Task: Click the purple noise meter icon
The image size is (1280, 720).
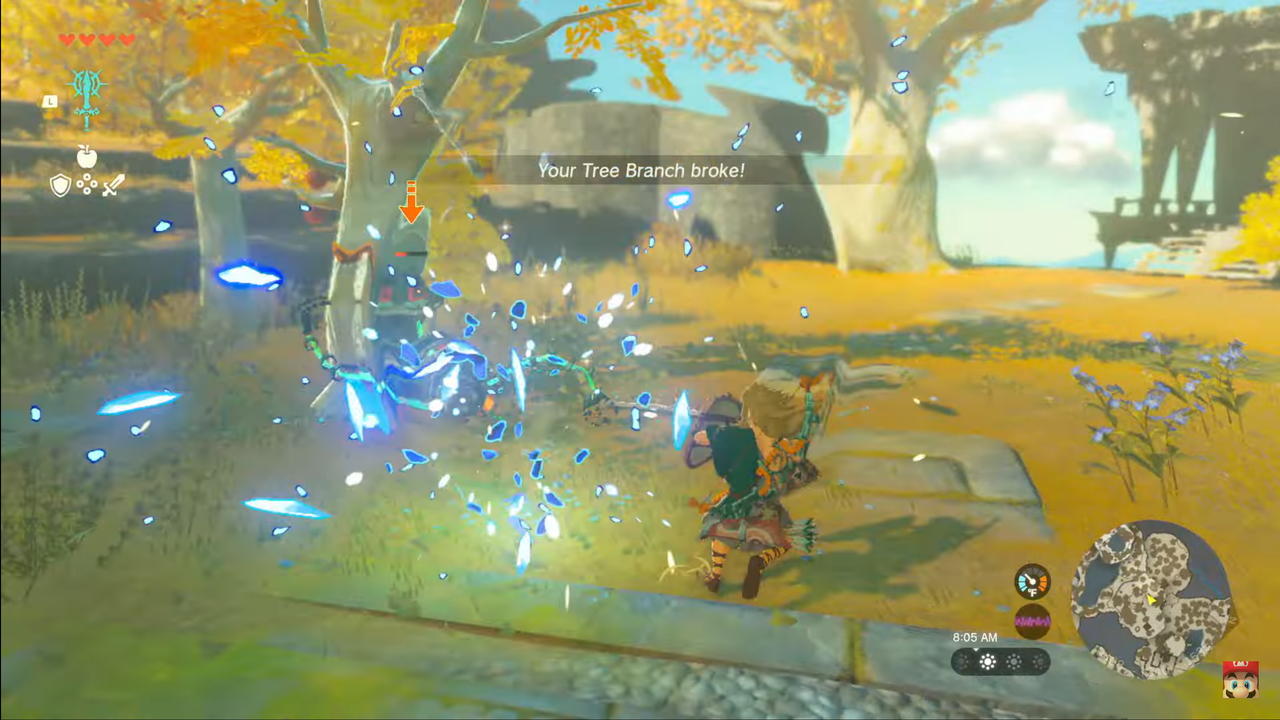Action: tap(1033, 621)
